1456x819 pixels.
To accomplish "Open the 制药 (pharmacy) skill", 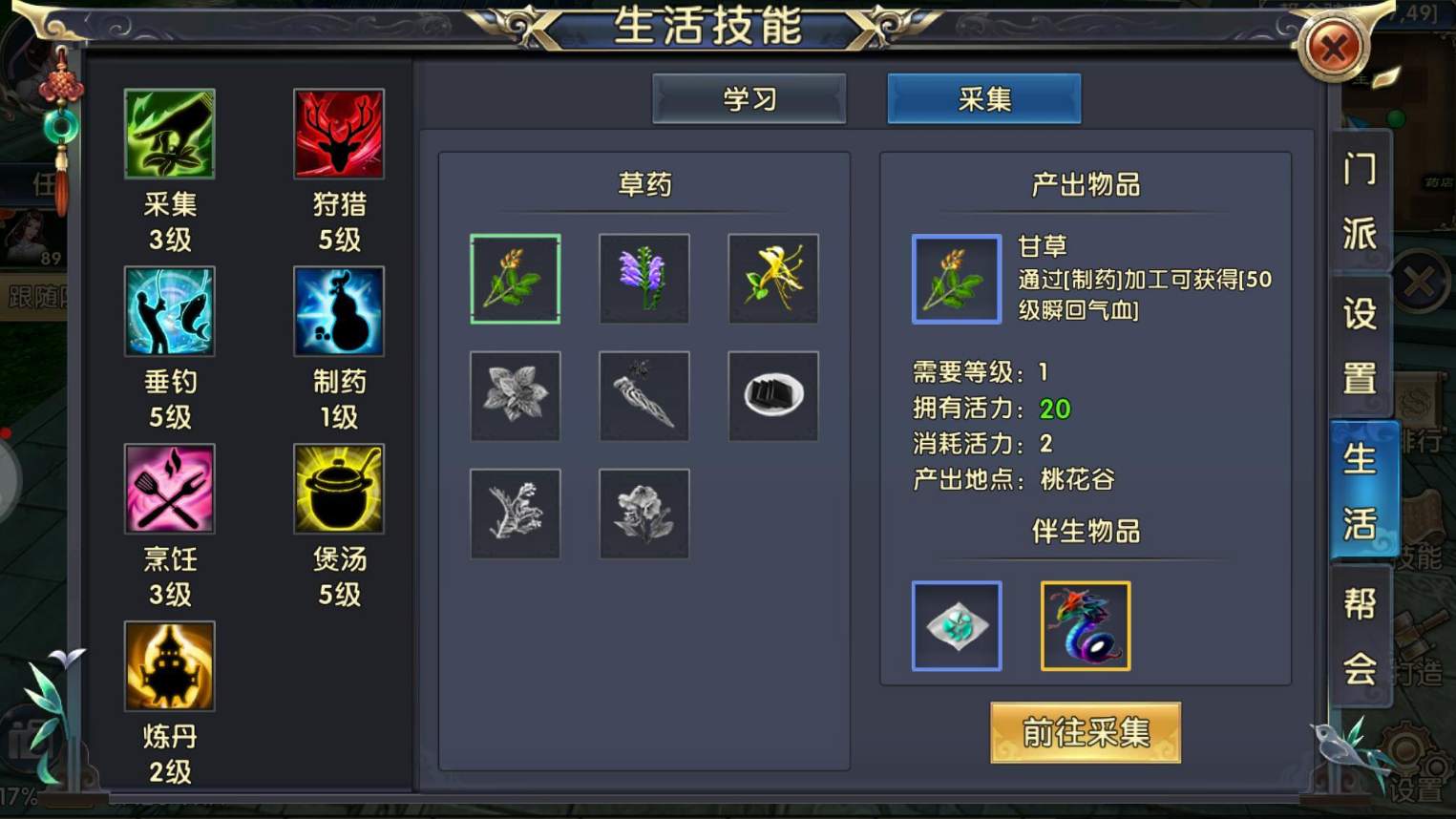I will click(x=338, y=311).
